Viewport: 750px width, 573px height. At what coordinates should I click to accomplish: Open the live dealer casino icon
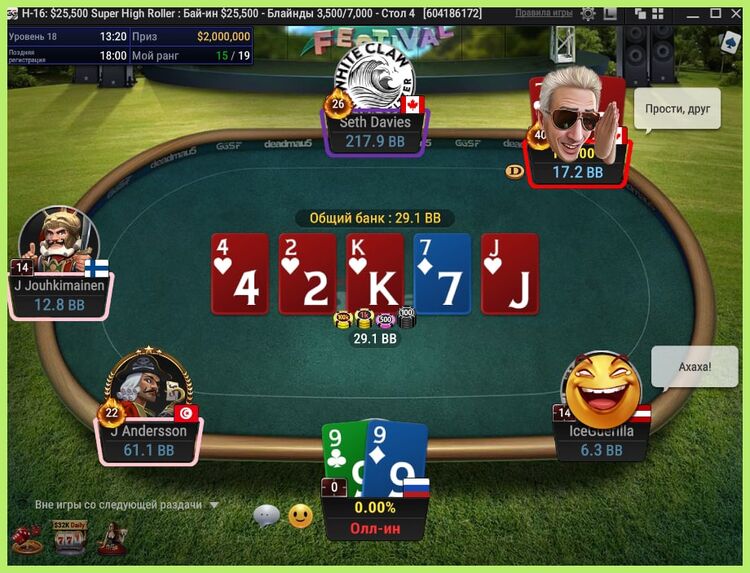point(110,540)
